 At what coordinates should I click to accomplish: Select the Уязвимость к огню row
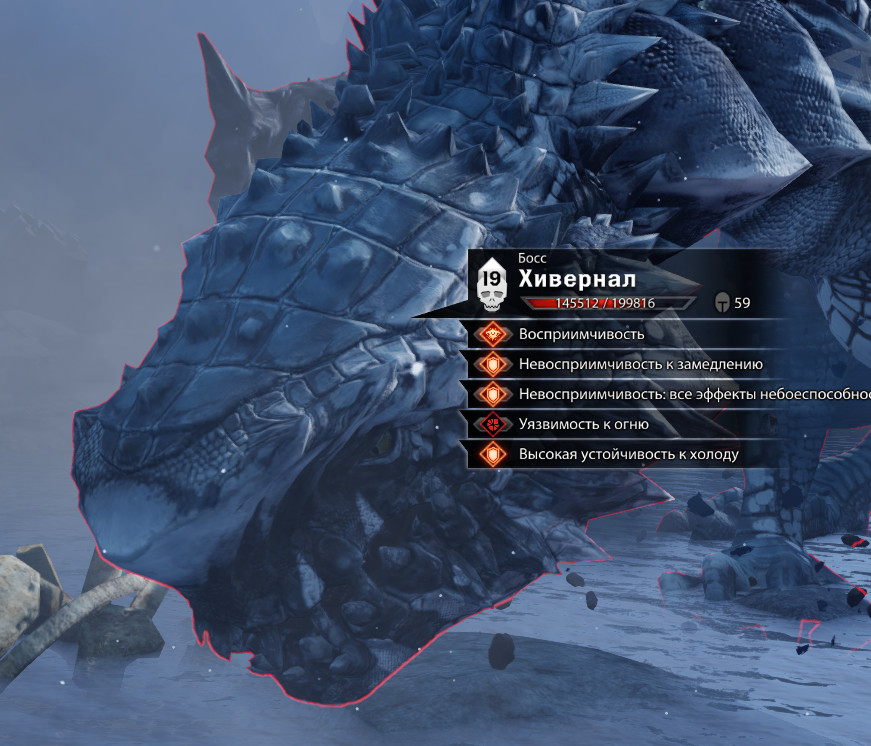(584, 424)
